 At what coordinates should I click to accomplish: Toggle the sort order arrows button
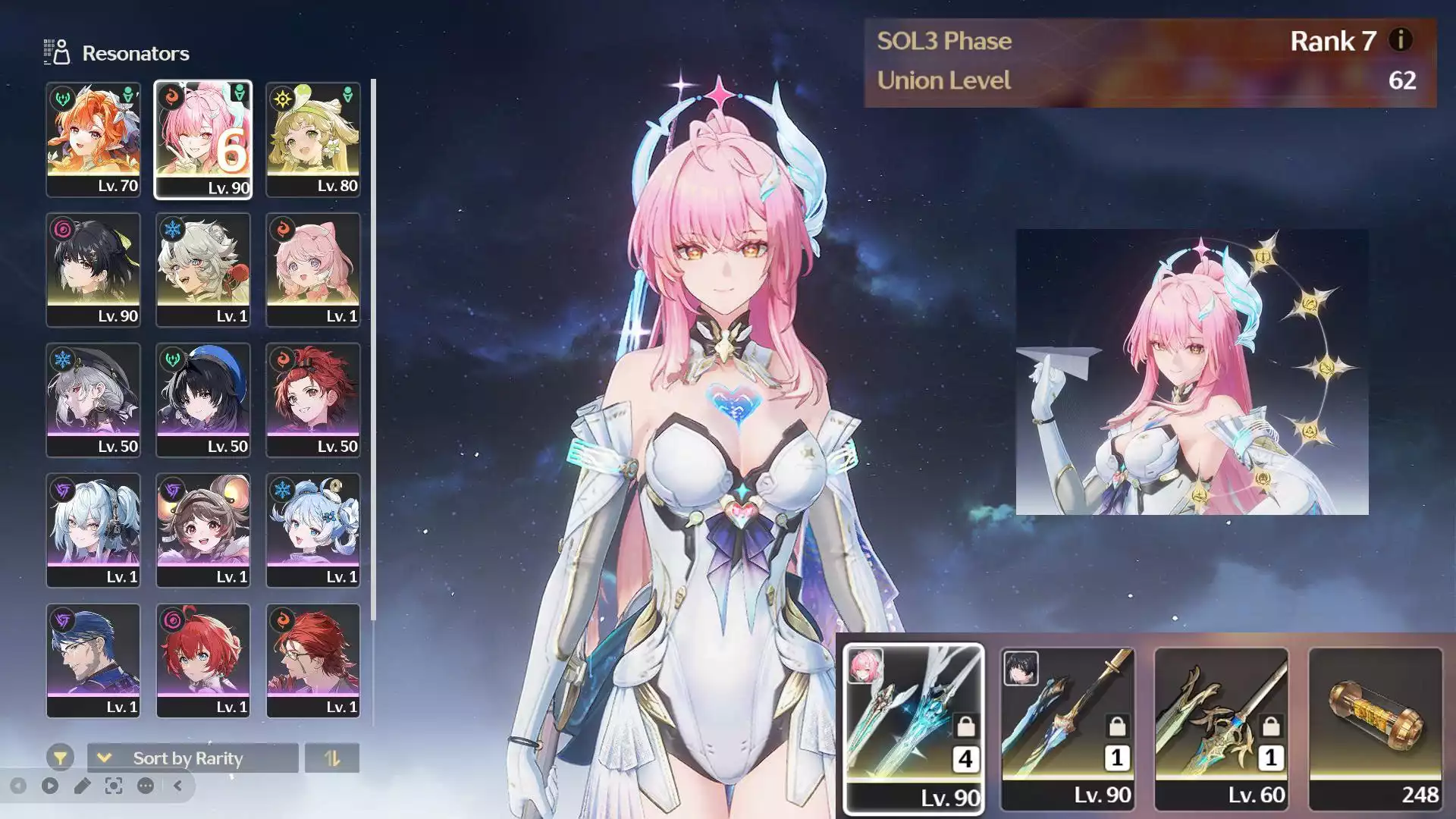(x=332, y=758)
